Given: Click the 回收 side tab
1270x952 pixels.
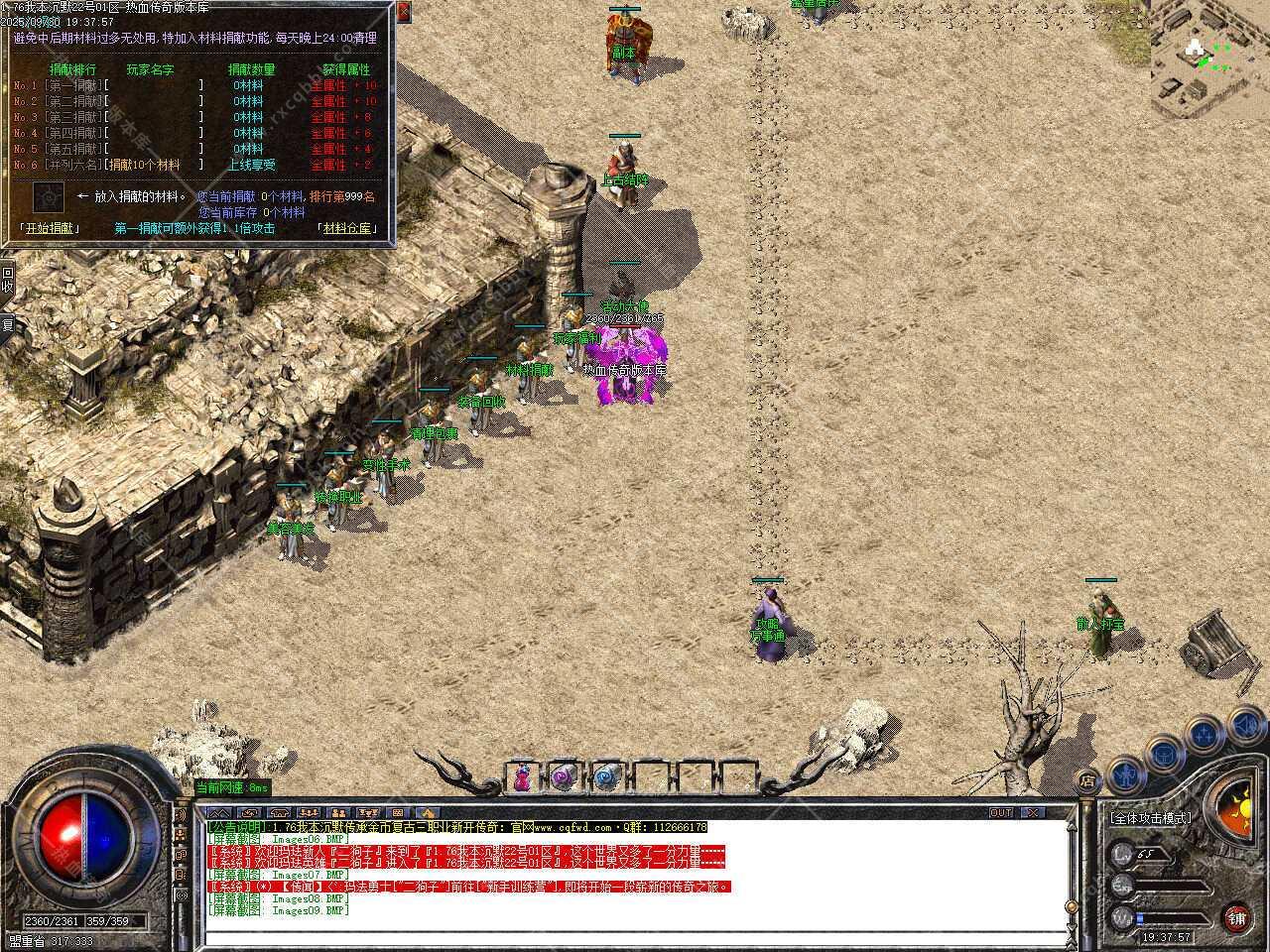Looking at the screenshot, I should pyautogui.click(x=7, y=281).
